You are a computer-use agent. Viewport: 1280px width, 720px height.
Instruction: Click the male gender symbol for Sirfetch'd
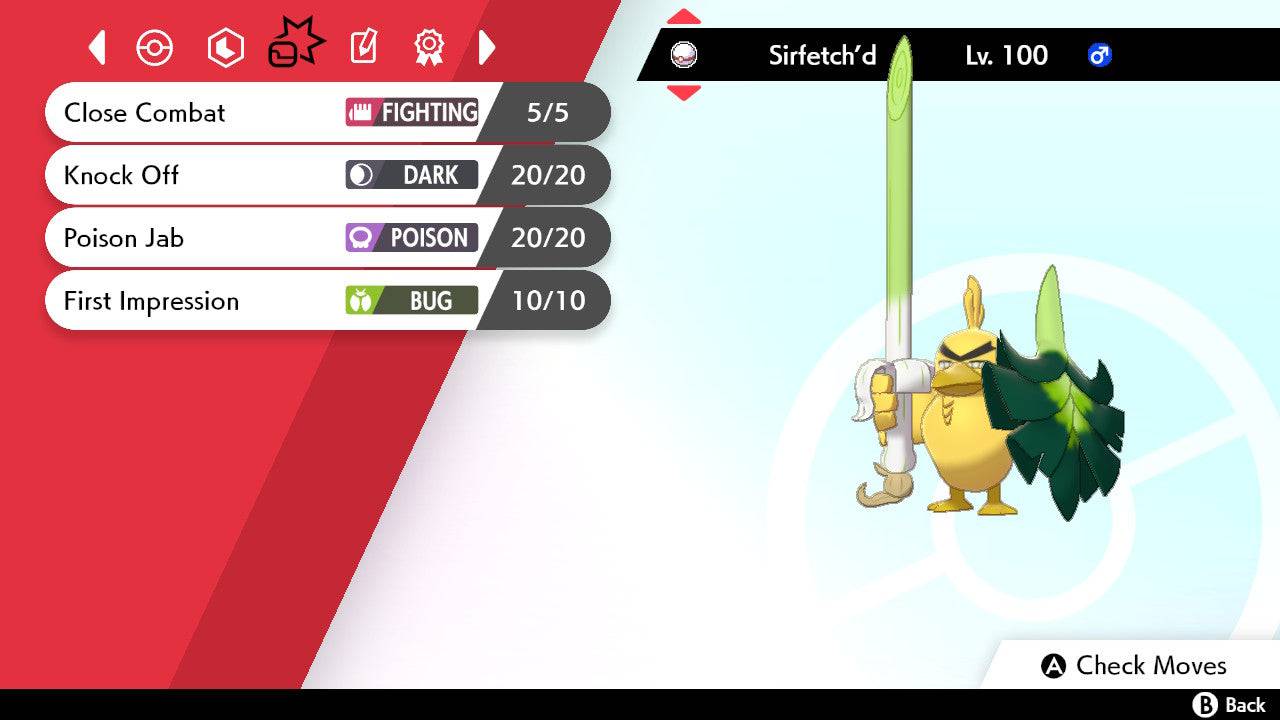coord(1100,56)
